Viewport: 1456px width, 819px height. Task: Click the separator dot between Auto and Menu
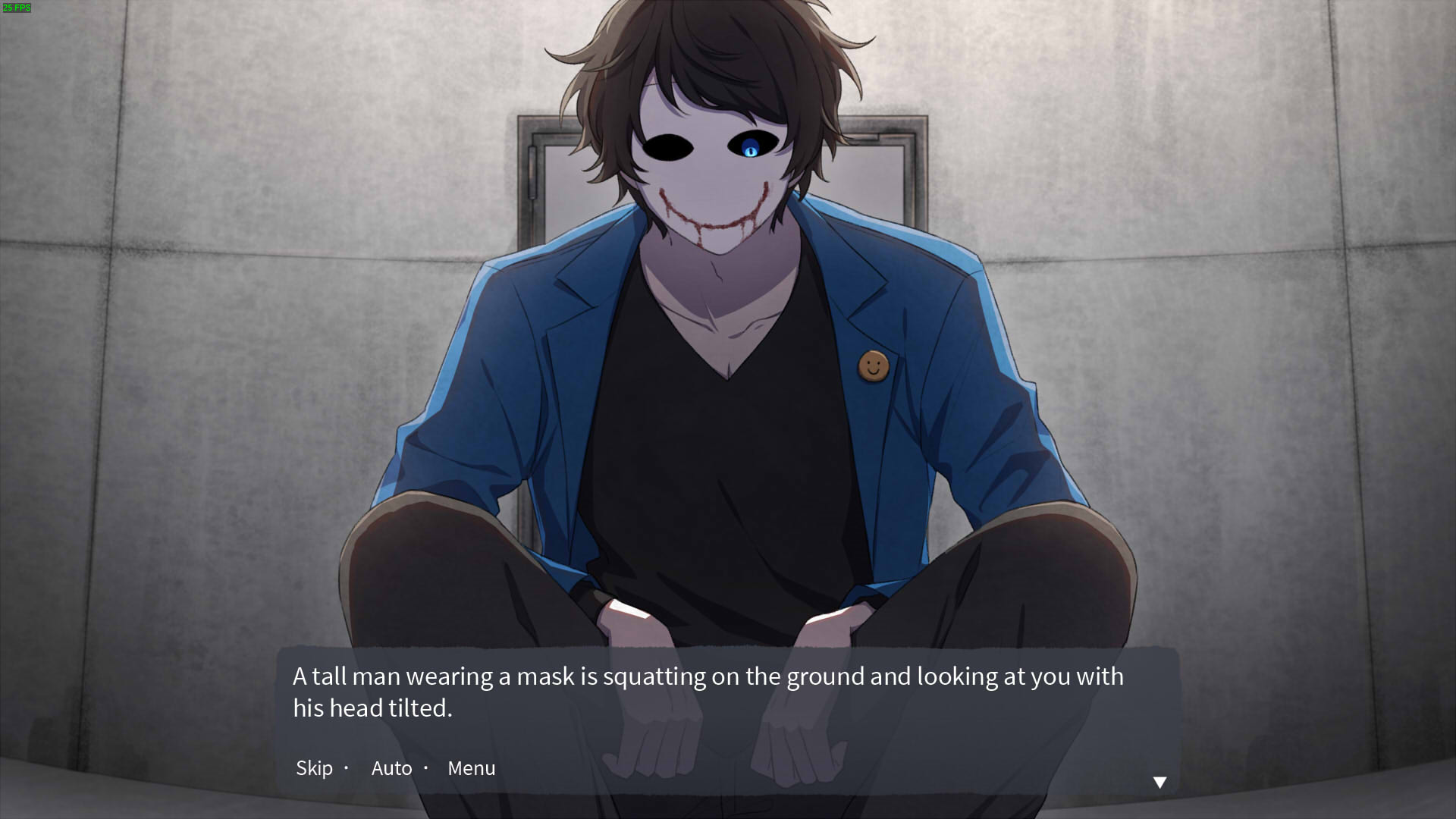tap(427, 768)
